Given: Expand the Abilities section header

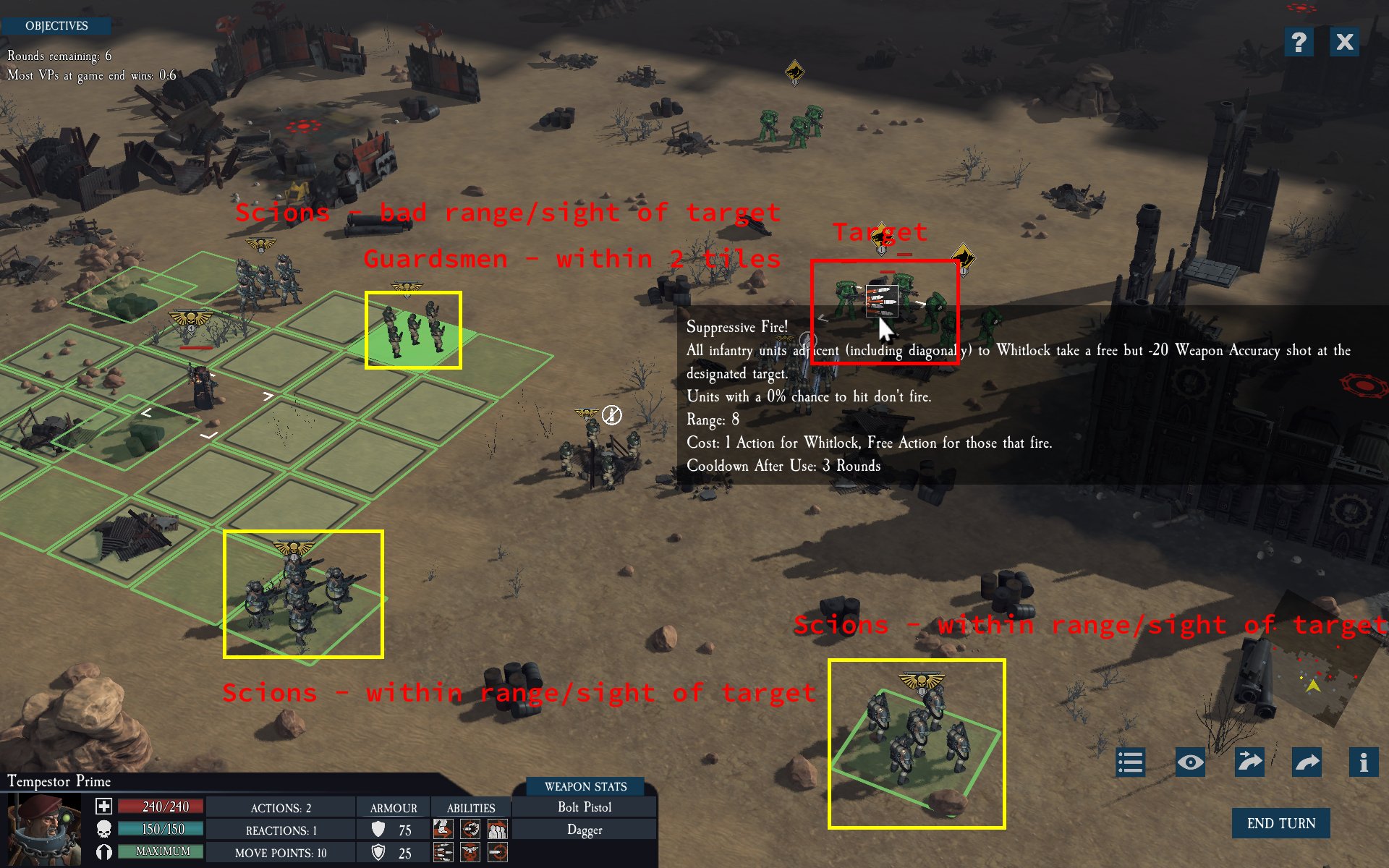Looking at the screenshot, I should (x=471, y=808).
